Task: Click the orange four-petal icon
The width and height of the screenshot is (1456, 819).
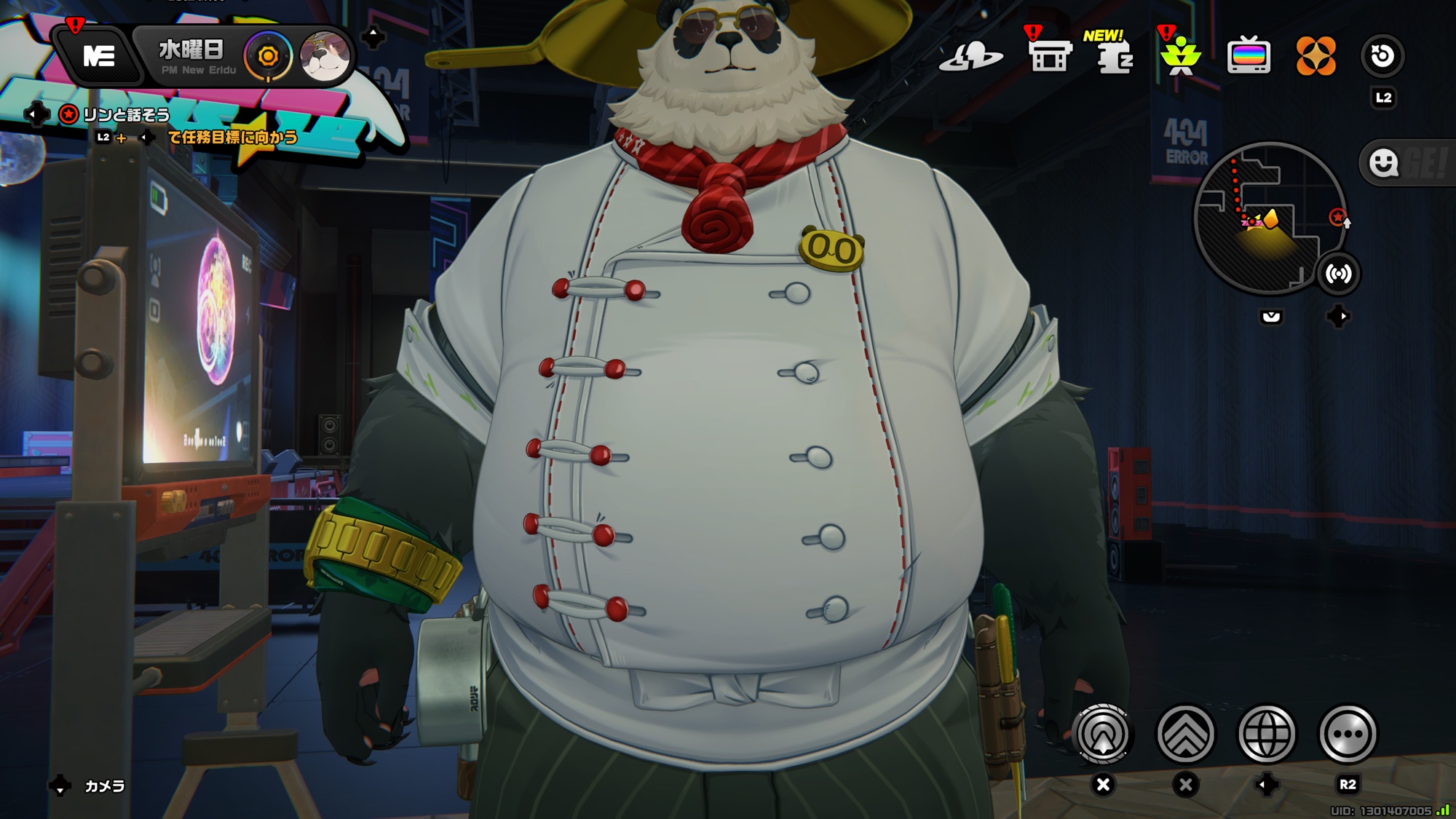Action: point(1315,56)
